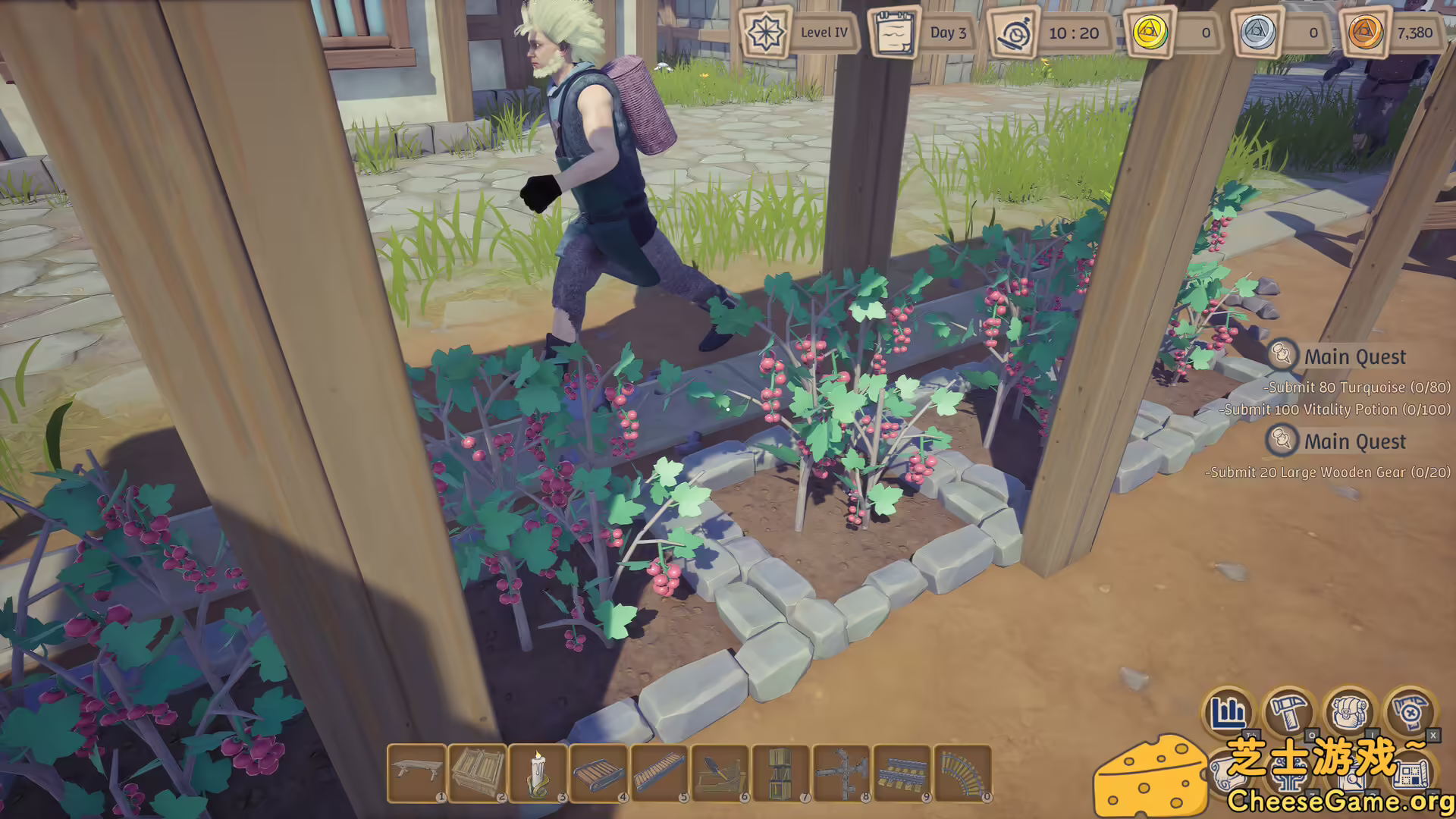Open the tech tree panel

tap(1291, 776)
